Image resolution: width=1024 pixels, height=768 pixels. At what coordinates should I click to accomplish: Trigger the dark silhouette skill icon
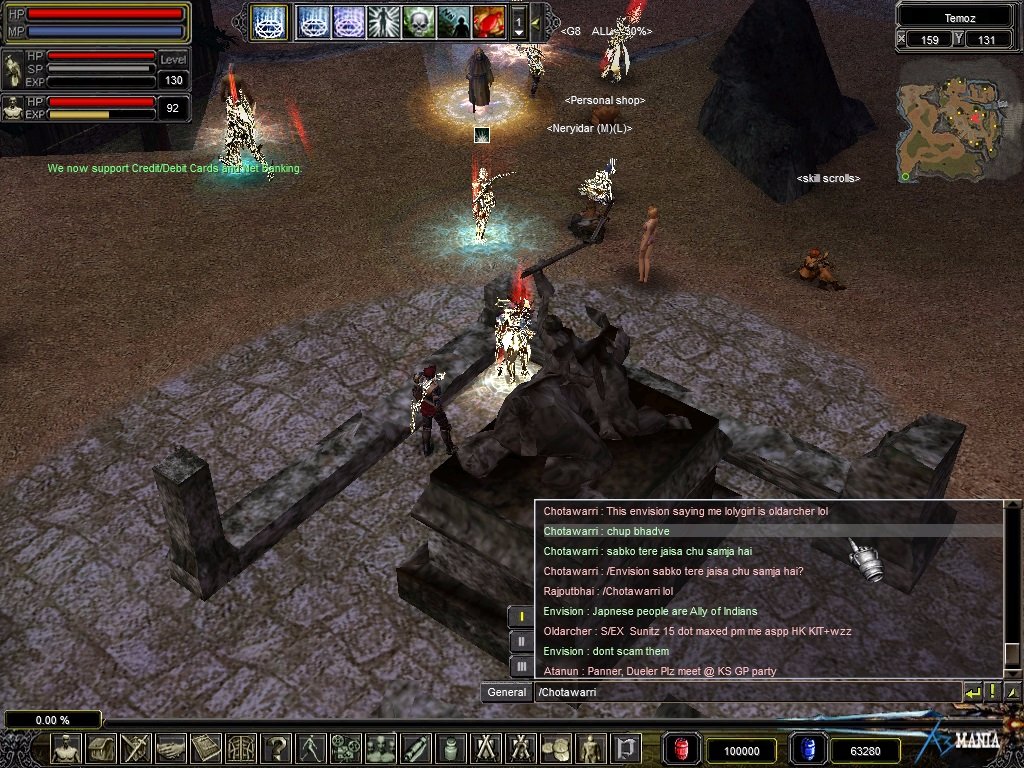tap(453, 21)
